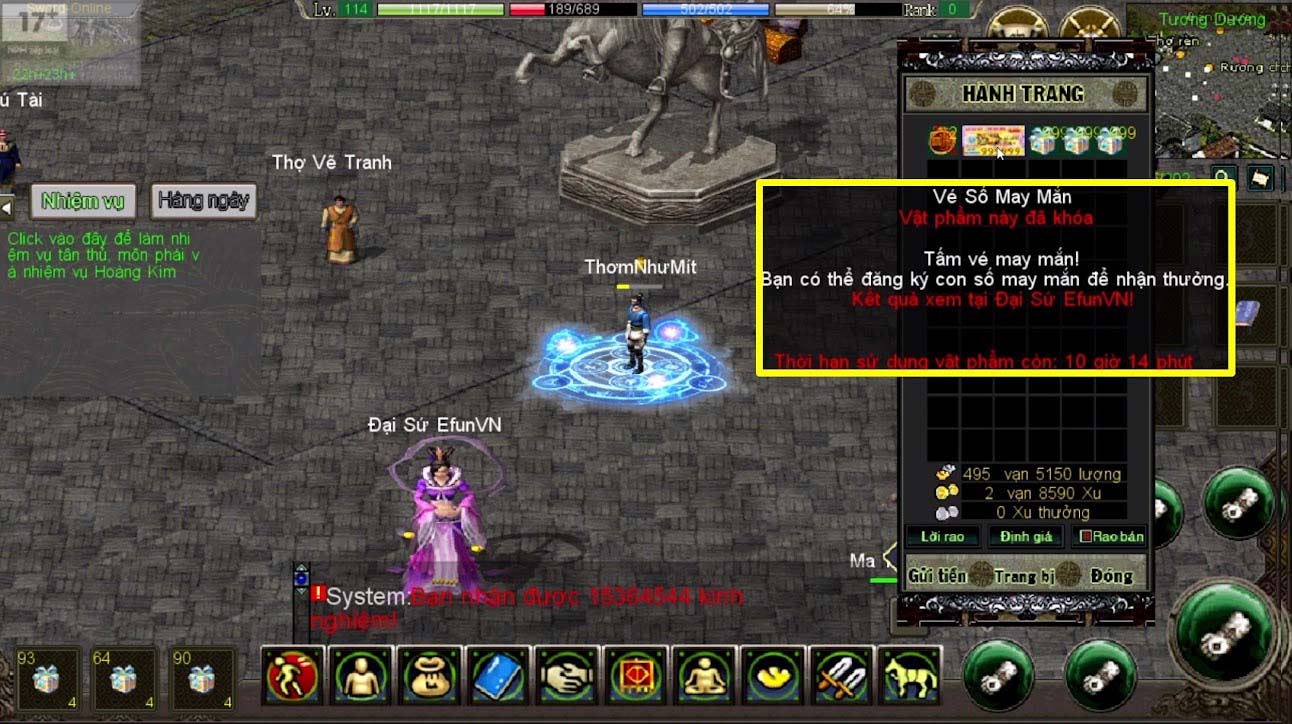Click the crossed swords toolbar icon
The image size is (1292, 724).
pos(842,675)
